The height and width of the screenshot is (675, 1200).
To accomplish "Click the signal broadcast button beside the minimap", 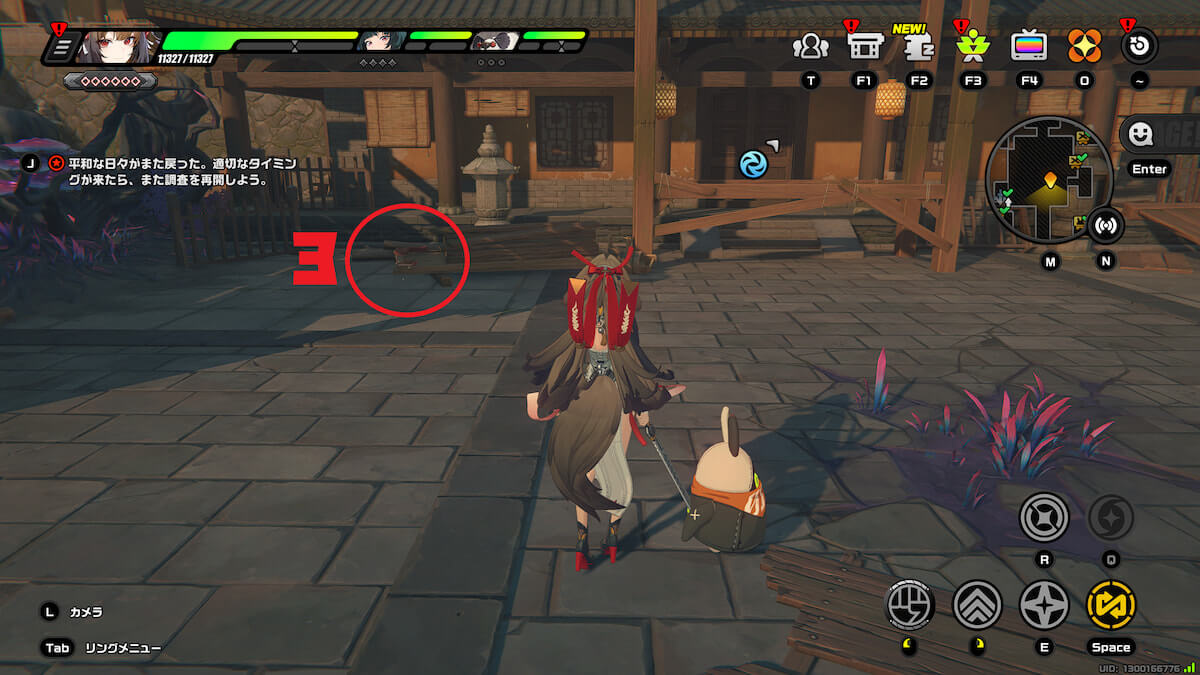I will point(1105,226).
